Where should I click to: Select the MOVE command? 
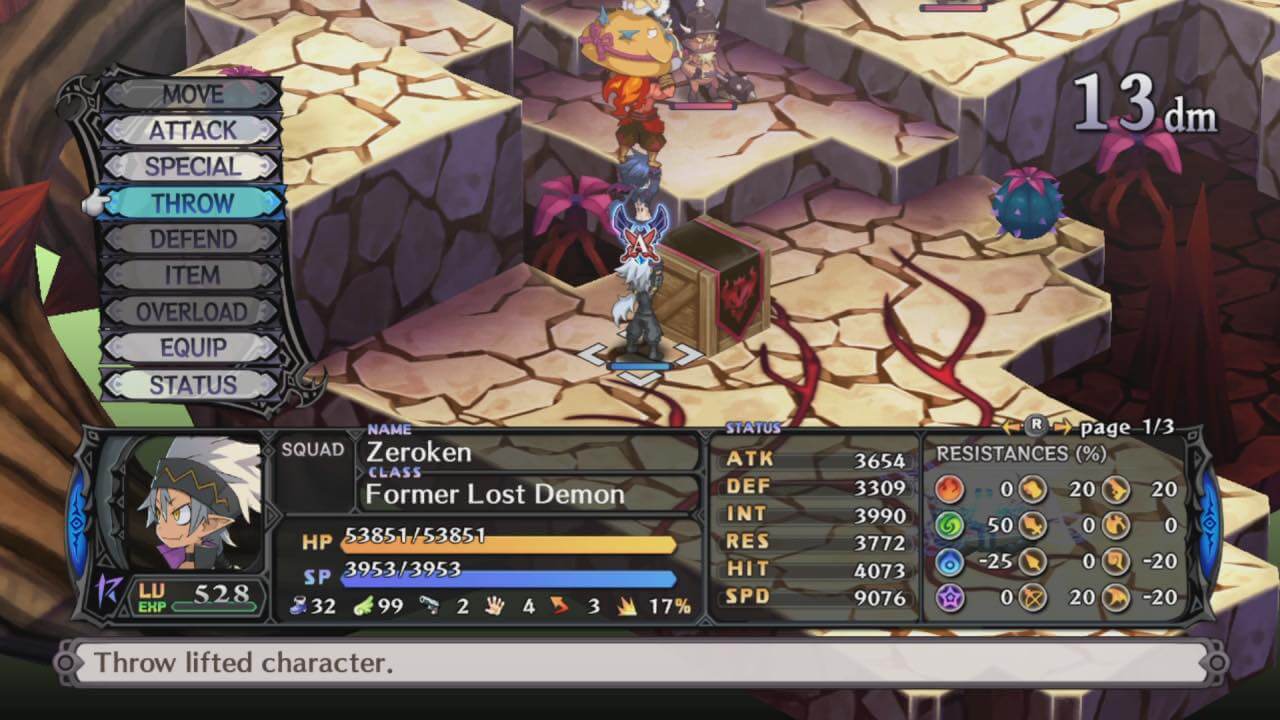192,95
